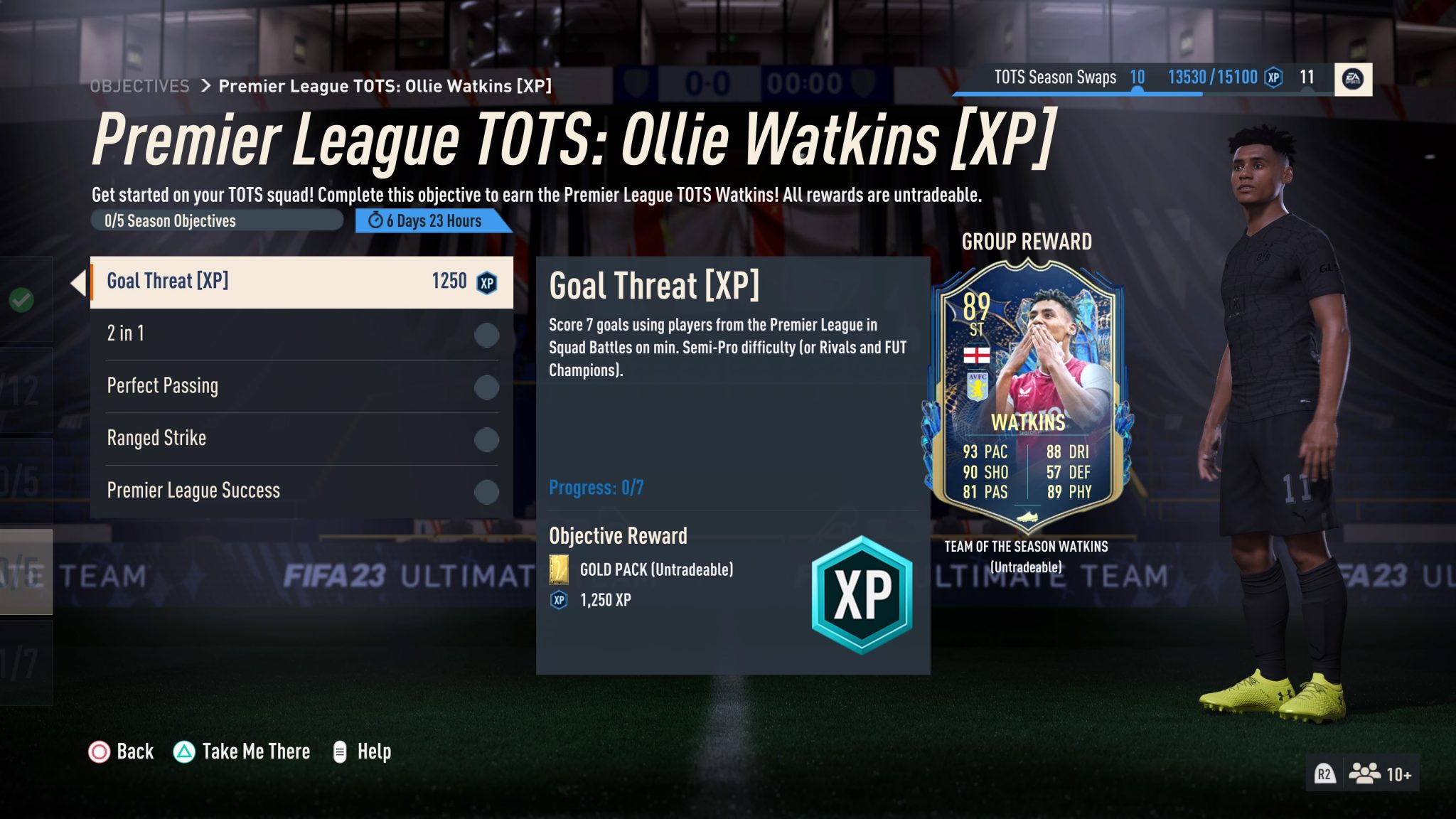Toggle the completion circle for 2 in 1

[486, 335]
